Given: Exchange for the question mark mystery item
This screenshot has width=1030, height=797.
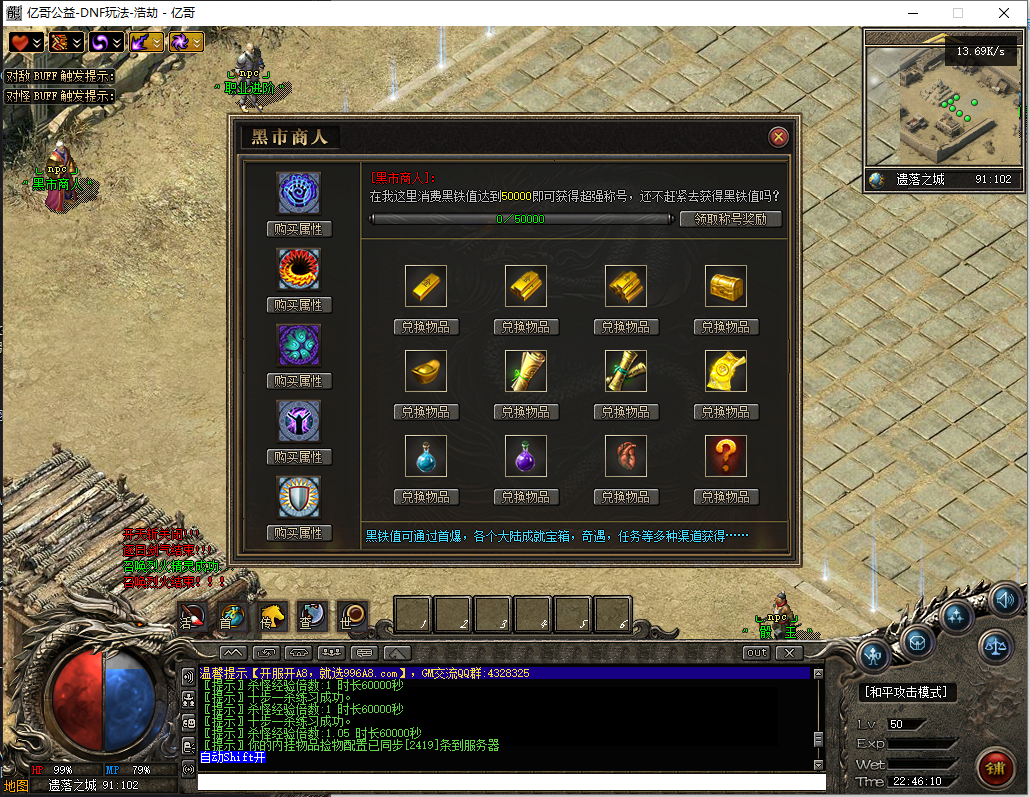Looking at the screenshot, I should pyautogui.click(x=726, y=497).
